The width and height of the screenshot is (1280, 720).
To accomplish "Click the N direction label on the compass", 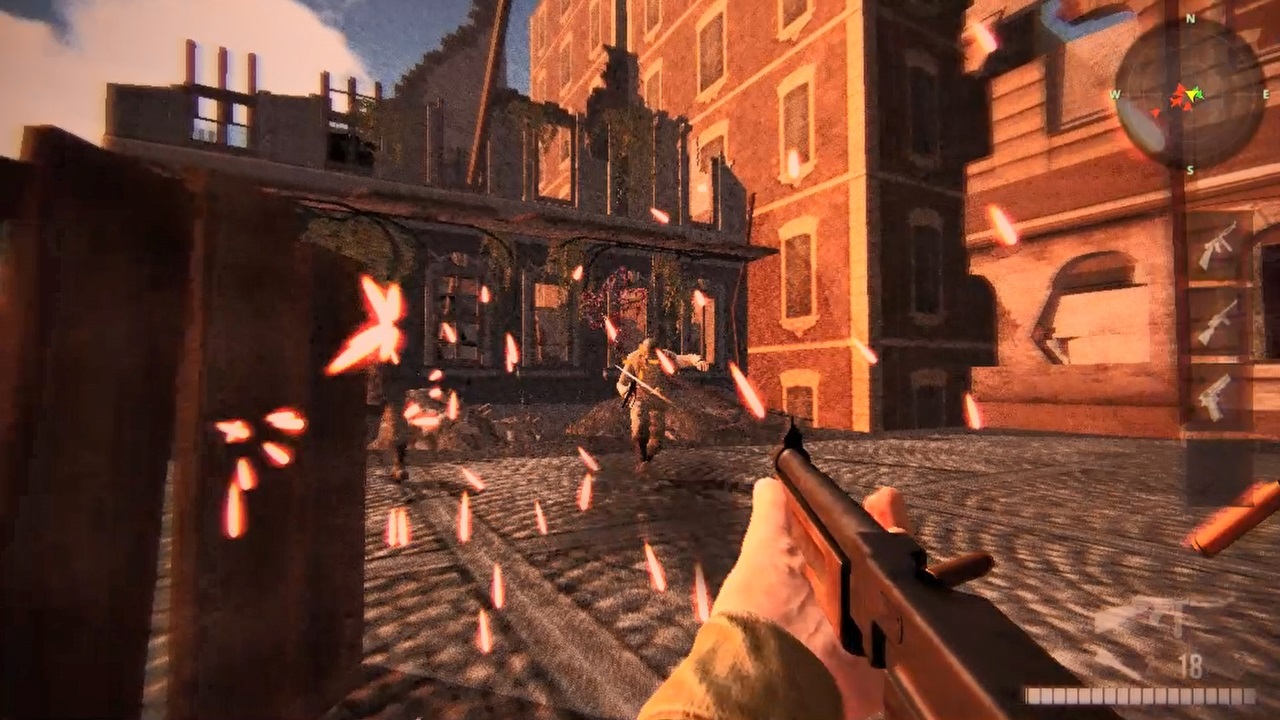I will click(1189, 18).
